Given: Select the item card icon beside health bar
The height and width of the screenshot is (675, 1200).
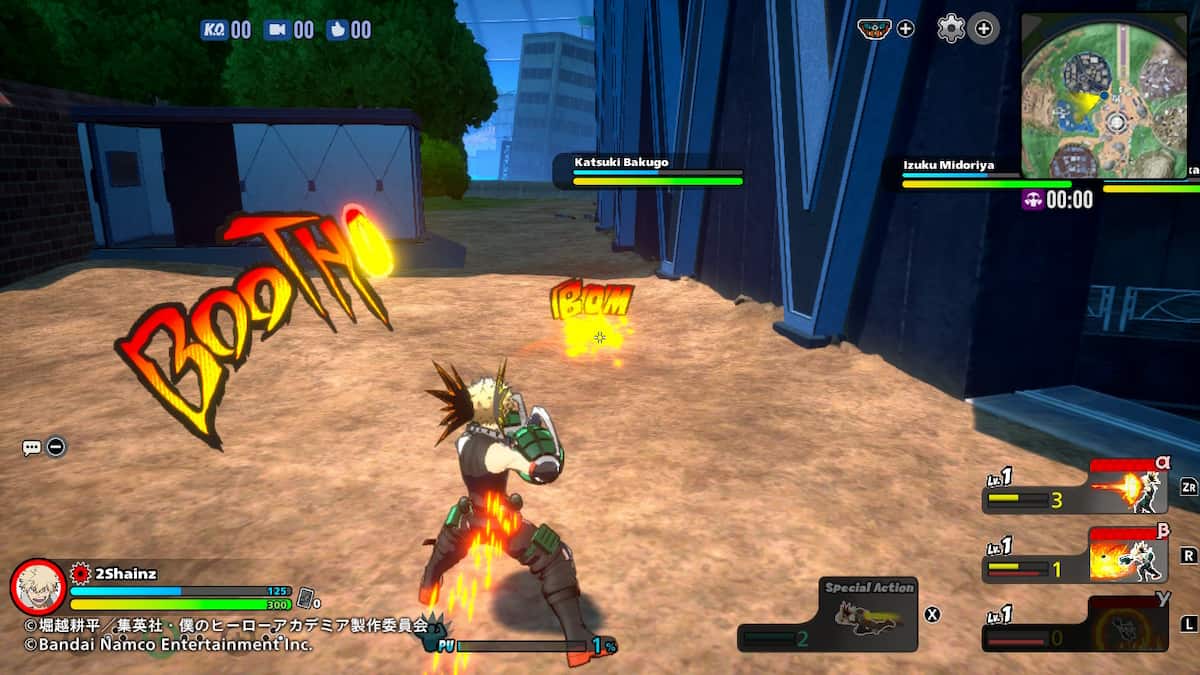Looking at the screenshot, I should [x=308, y=598].
